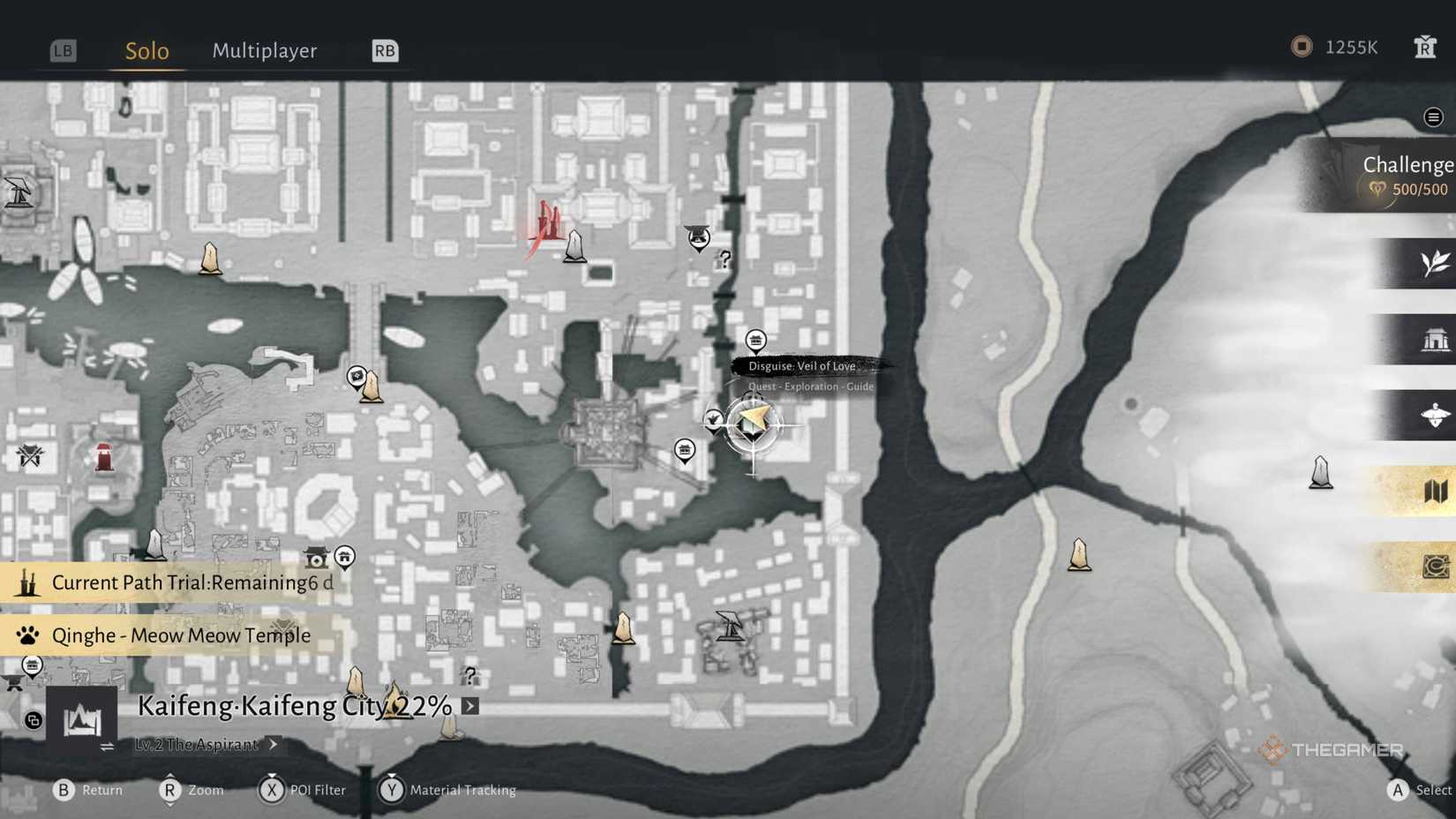Click the seal stamp icon at sidebar bottom
The image size is (1456, 819).
coord(1437,567)
